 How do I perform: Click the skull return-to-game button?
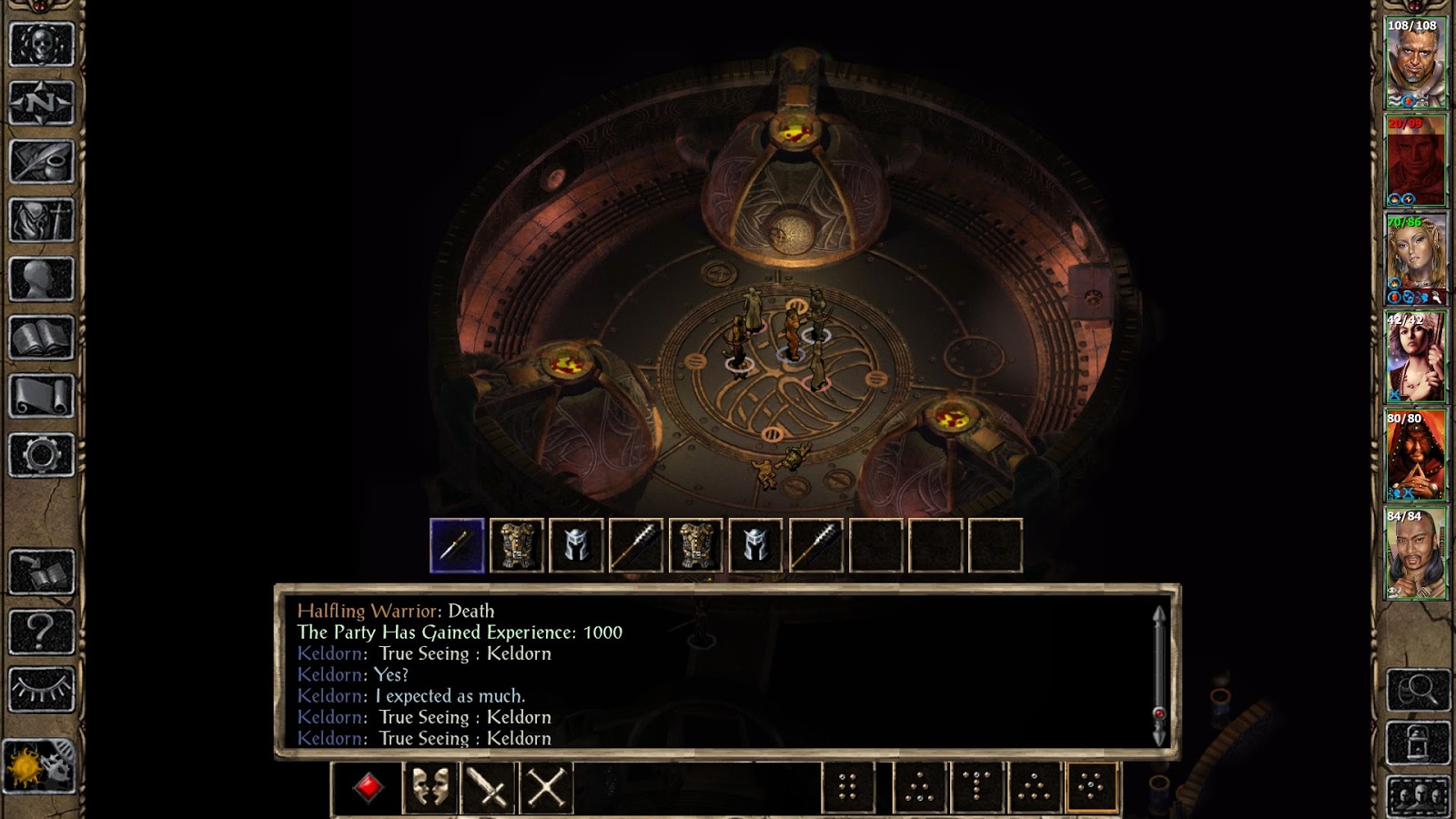[41, 43]
